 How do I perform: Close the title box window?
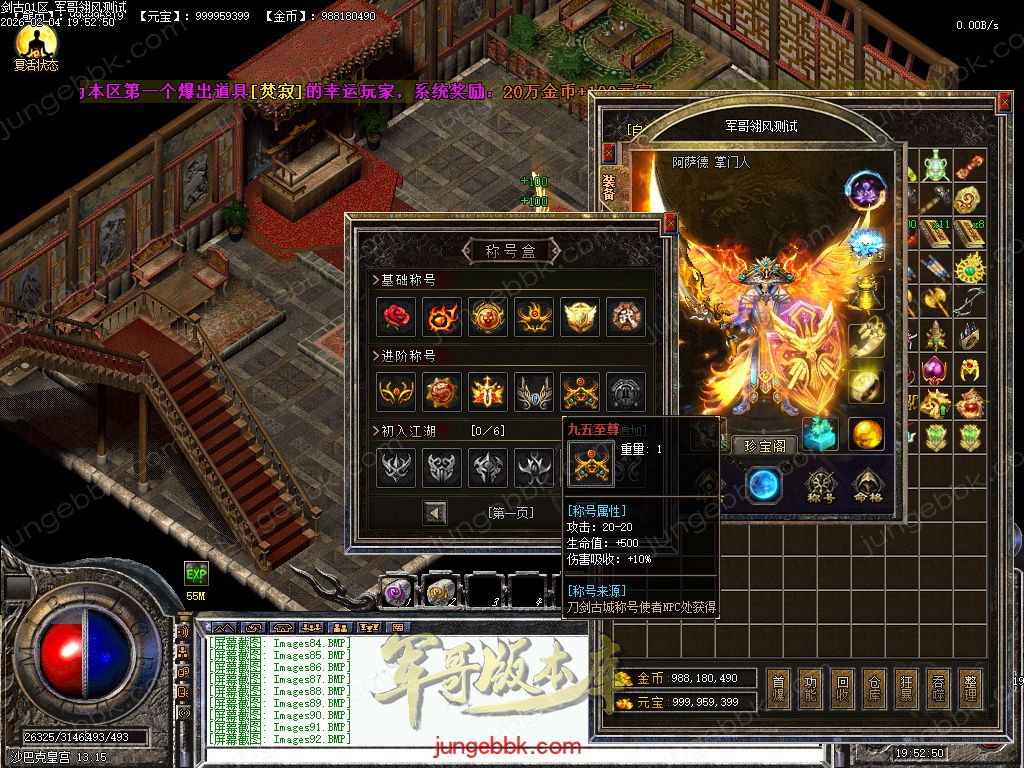pyautogui.click(x=670, y=223)
